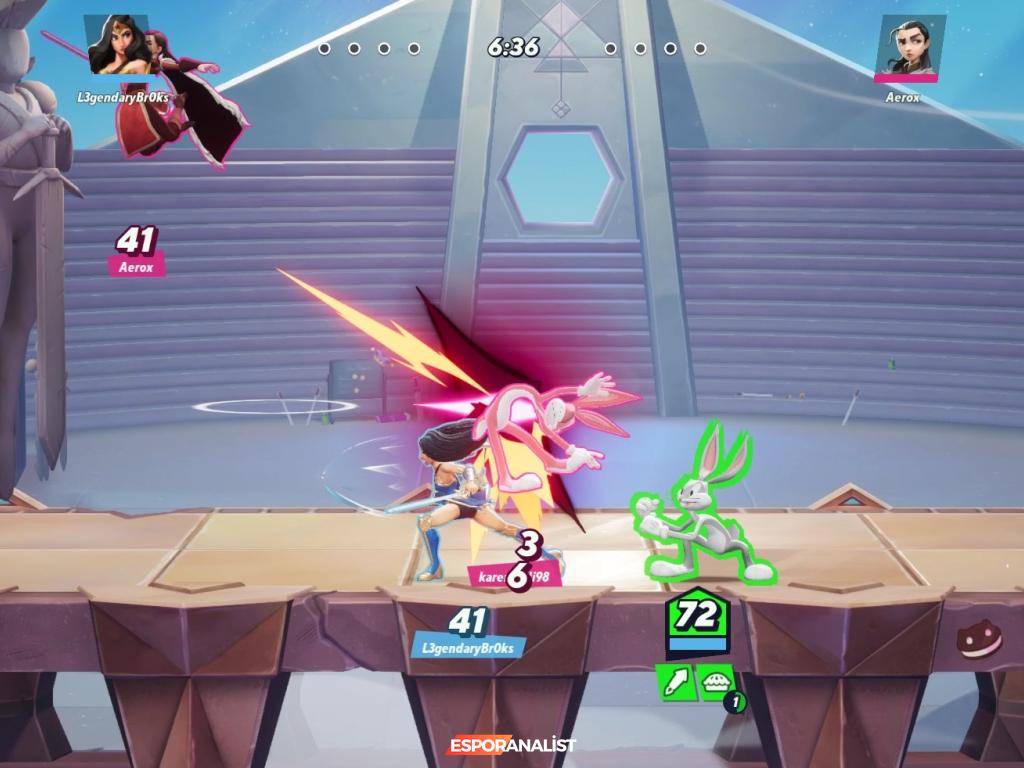Open the ESPORANALIST watermark logo
This screenshot has height=768, width=1024.
(x=511, y=745)
